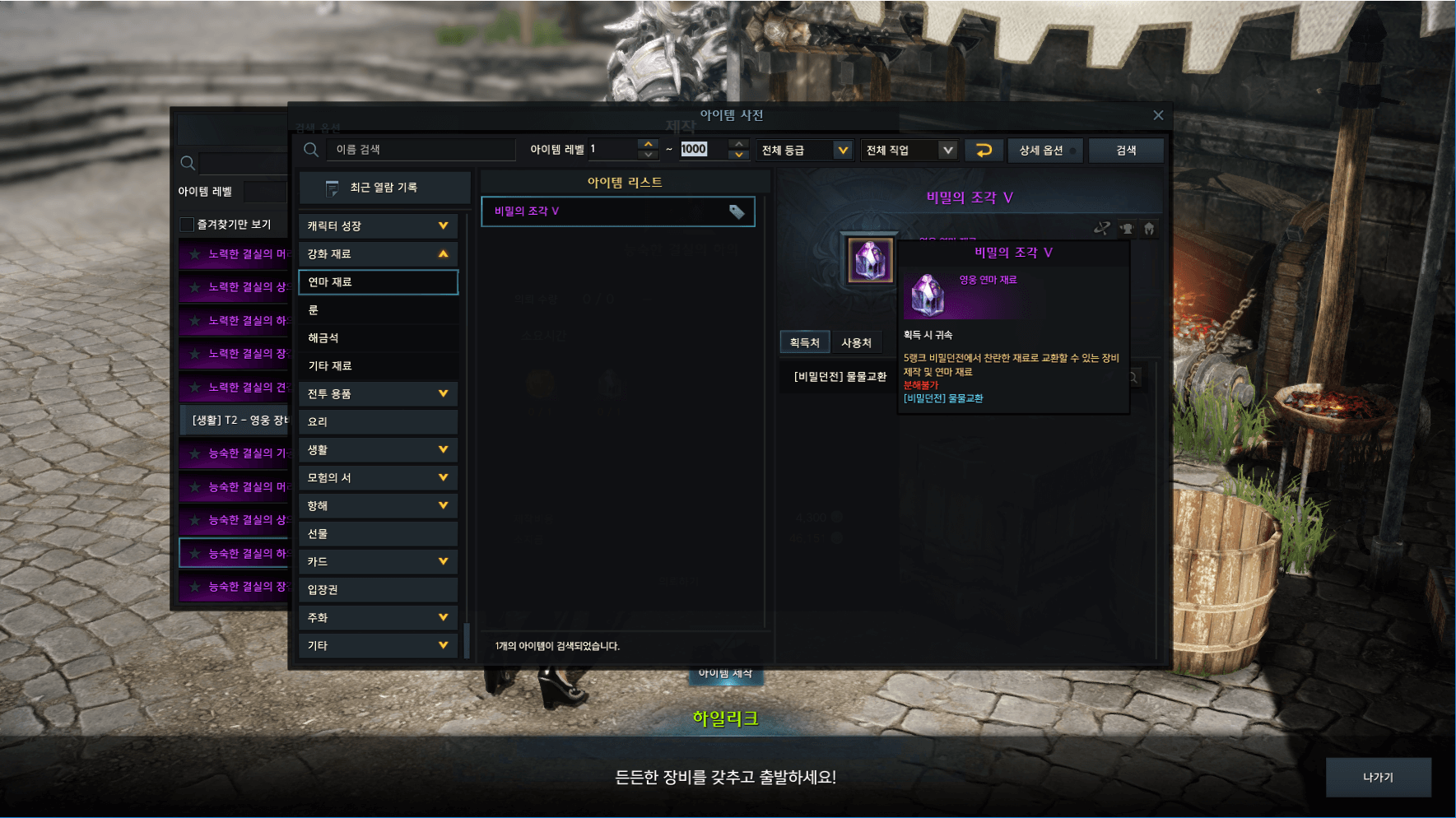Image resolution: width=1456 pixels, height=818 pixels.
Task: Open 최근 열람 기록 recent history
Action: tap(384, 188)
